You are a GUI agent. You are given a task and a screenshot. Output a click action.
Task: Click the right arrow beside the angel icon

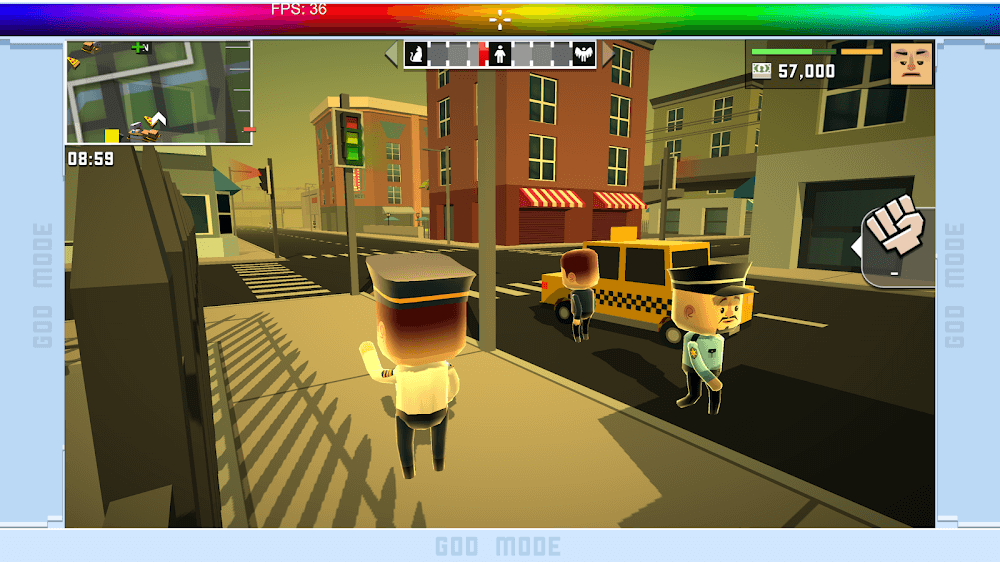coord(607,54)
